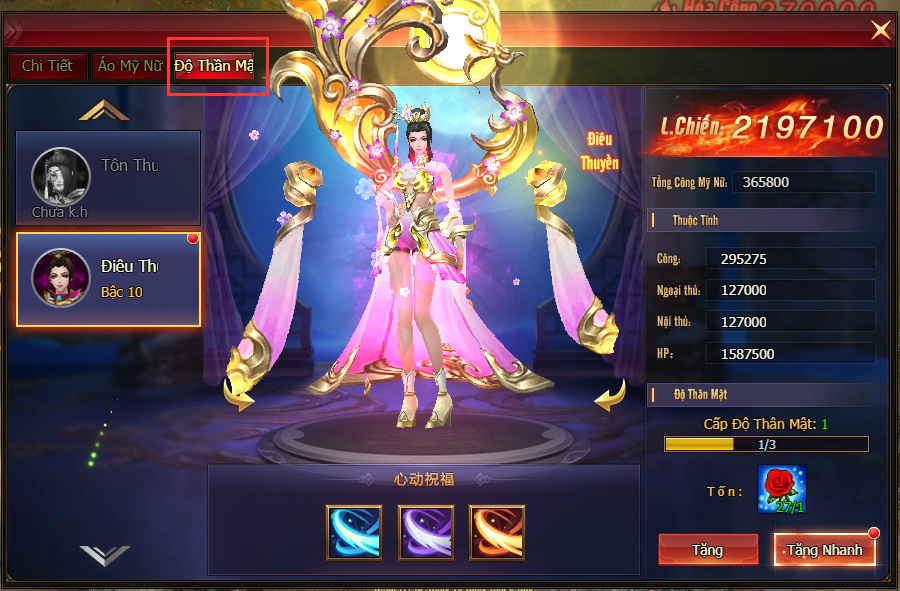Activate the blue swirl skill icon
The height and width of the screenshot is (591, 900).
354,532
